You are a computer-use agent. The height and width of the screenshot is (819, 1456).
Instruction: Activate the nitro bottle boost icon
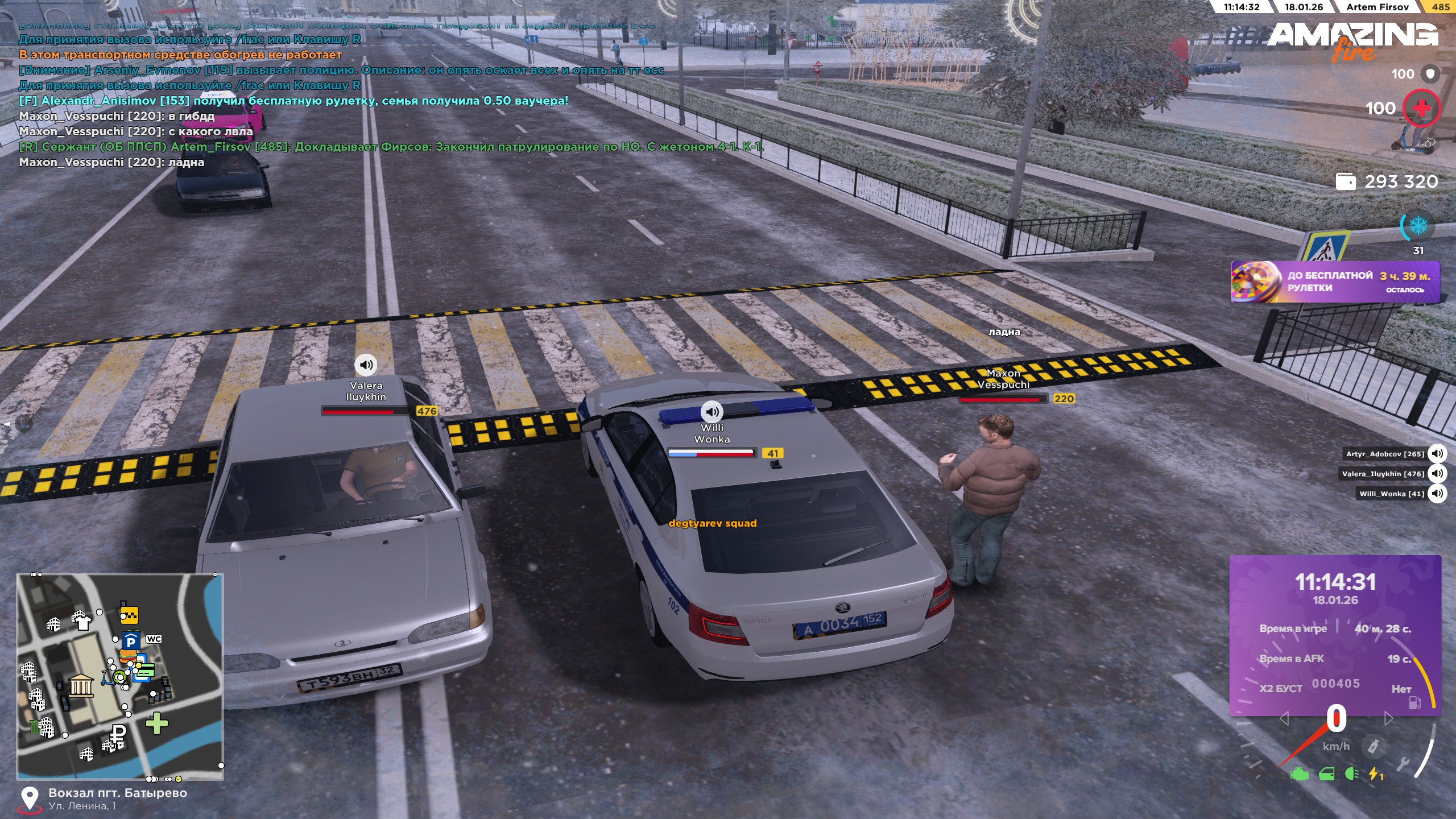1373,746
